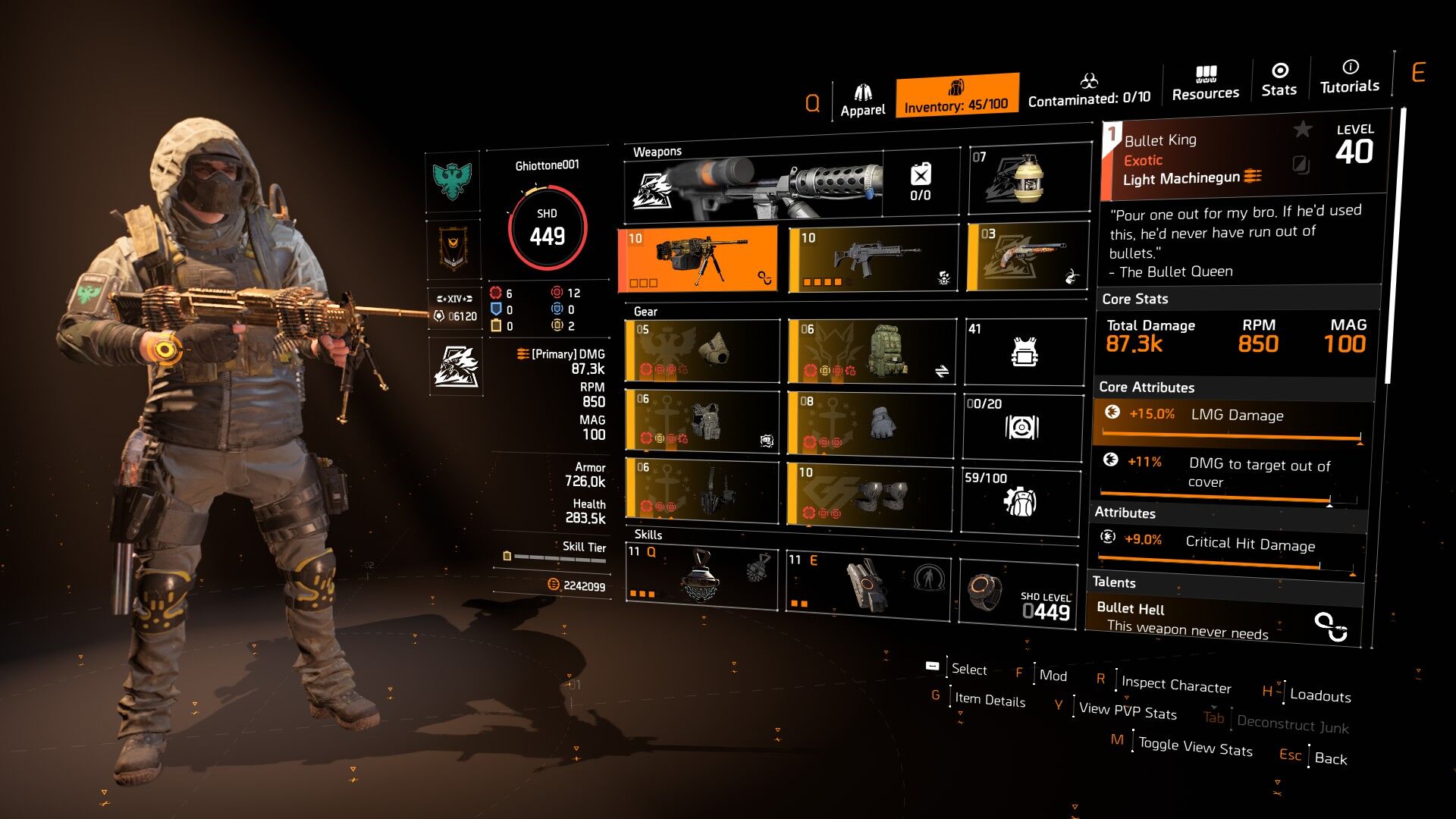This screenshot has height=819, width=1456.
Task: Open the SHD watch level tile
Action: pyautogui.click(x=1018, y=594)
